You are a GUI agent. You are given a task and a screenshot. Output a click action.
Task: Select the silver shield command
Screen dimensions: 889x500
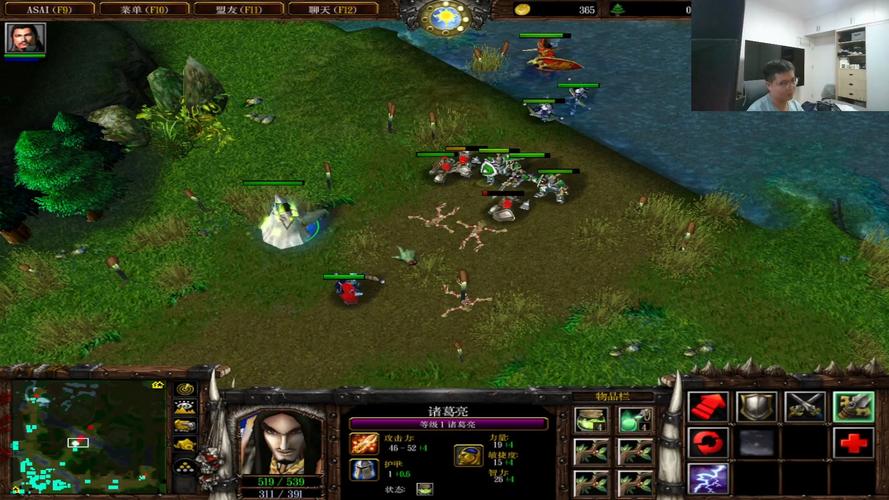pyautogui.click(x=756, y=407)
